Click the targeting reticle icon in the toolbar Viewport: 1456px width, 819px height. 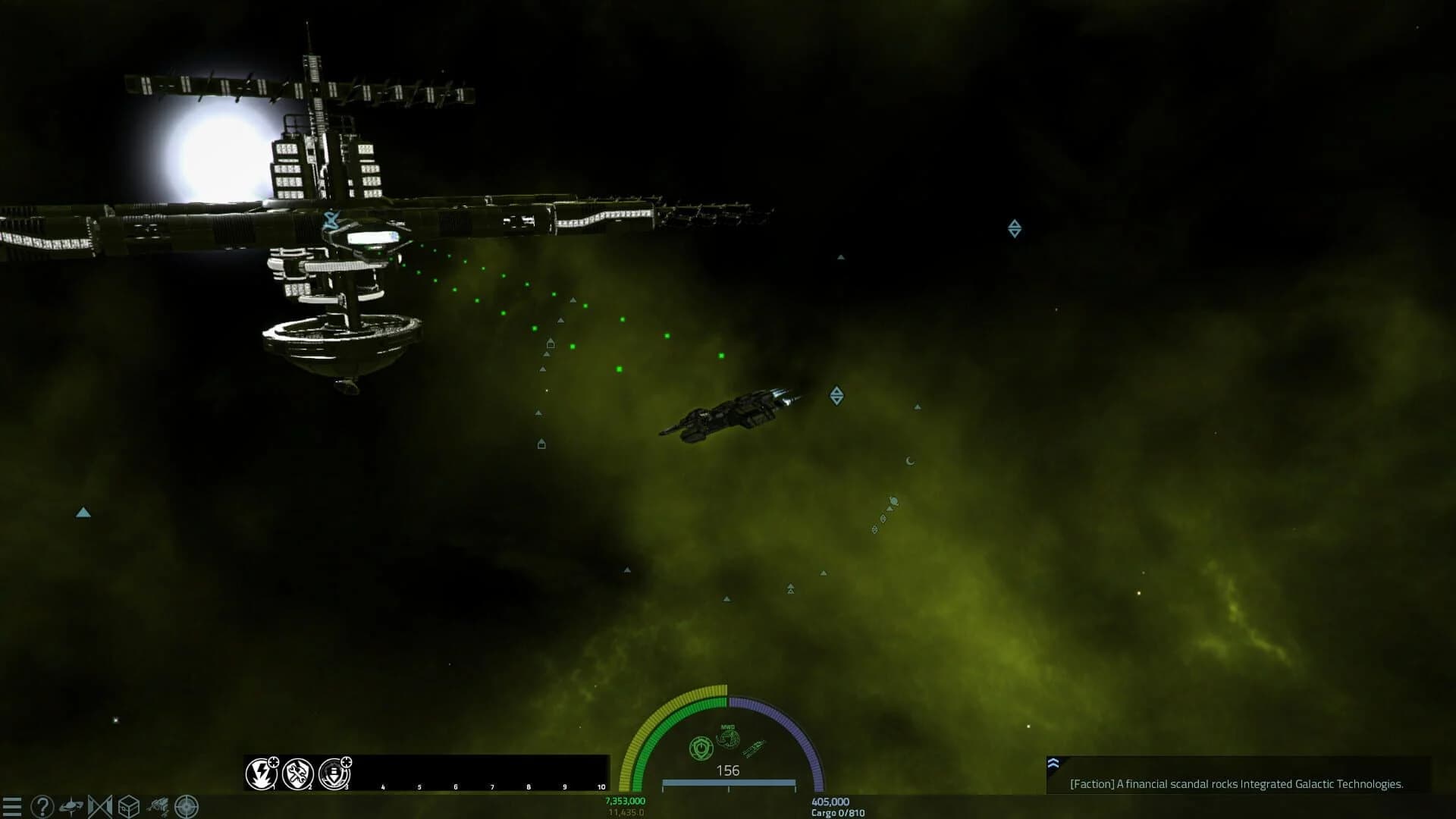pyautogui.click(x=186, y=806)
